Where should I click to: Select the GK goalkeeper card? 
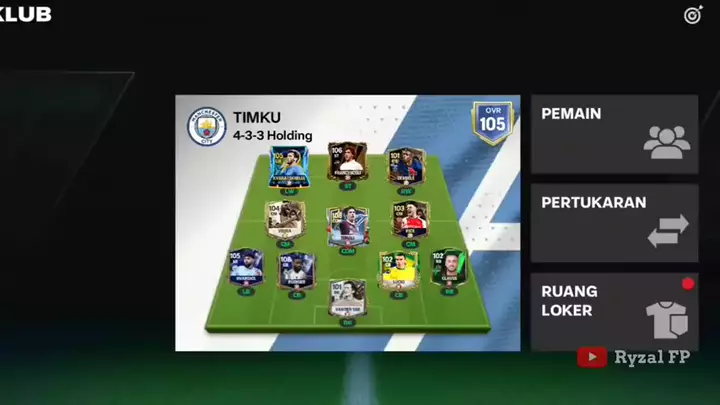348,302
